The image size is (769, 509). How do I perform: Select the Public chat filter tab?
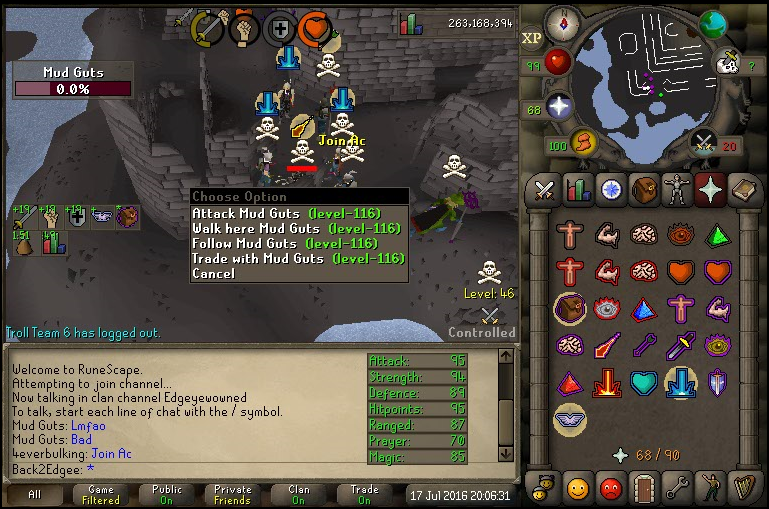(167, 495)
